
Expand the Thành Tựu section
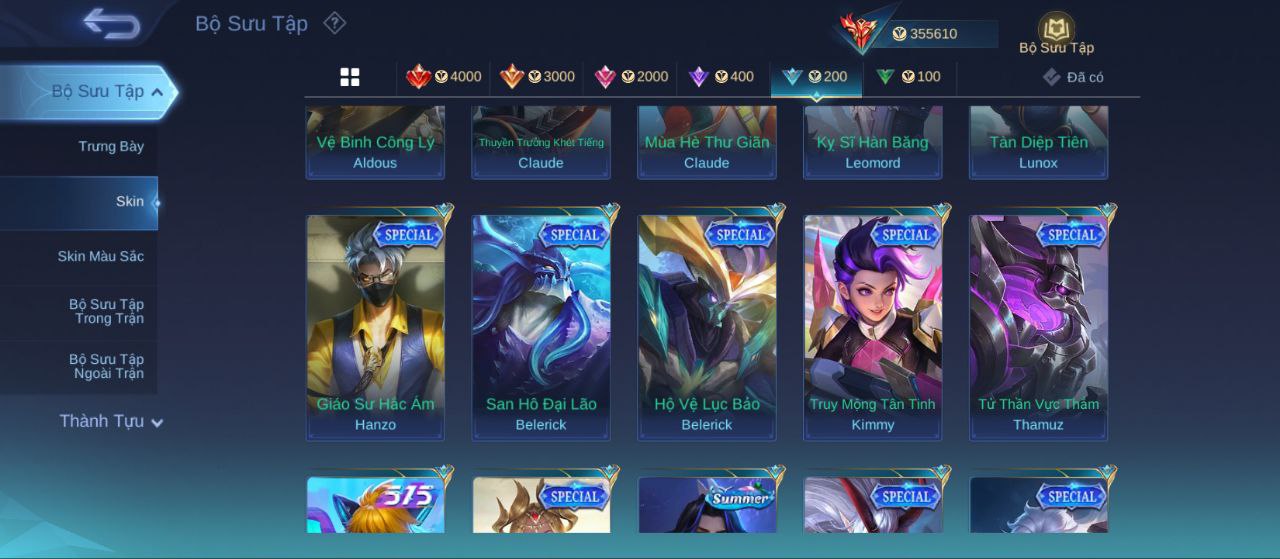tap(110, 421)
